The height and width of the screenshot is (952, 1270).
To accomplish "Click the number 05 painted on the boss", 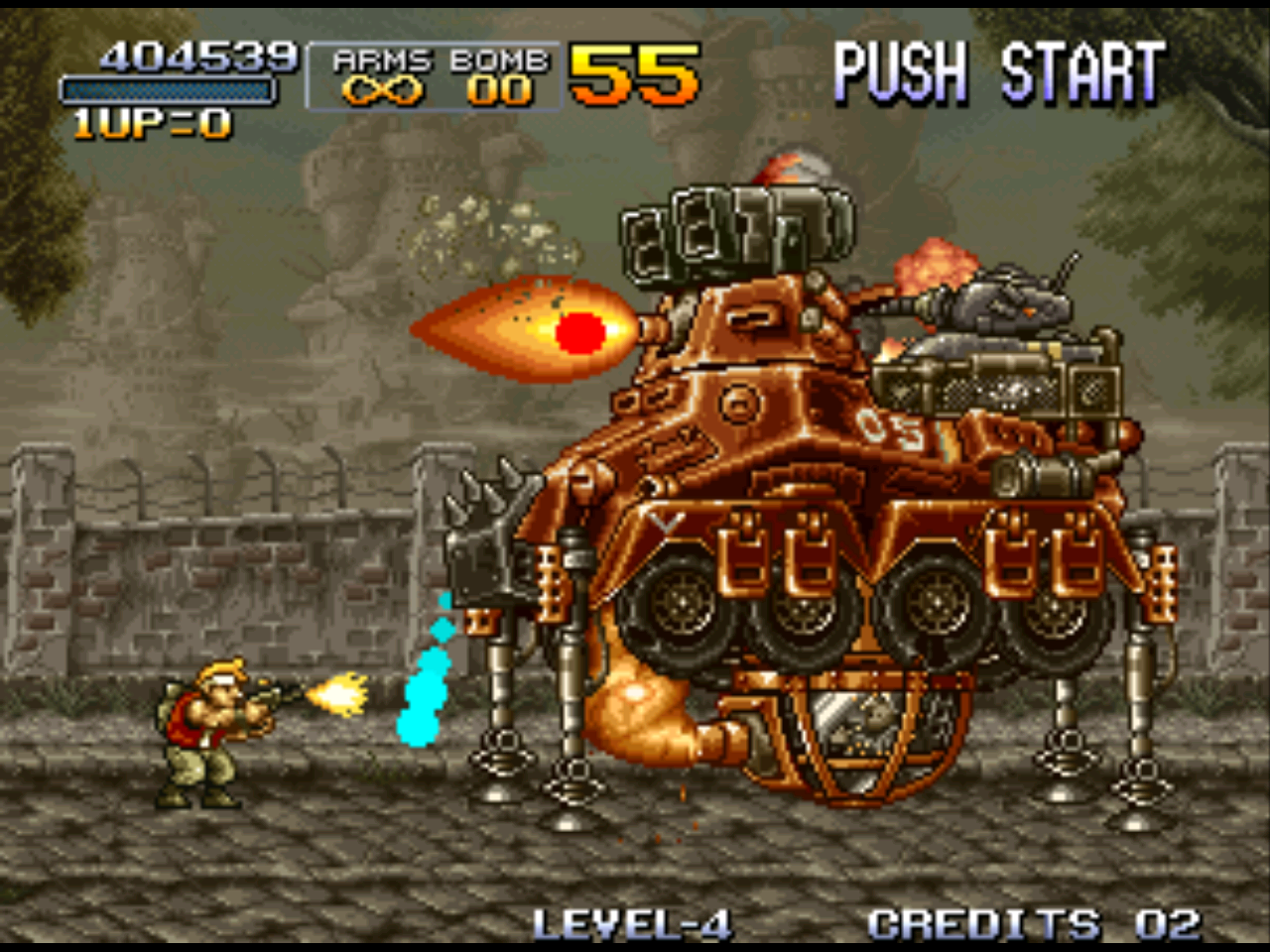I will (x=893, y=426).
